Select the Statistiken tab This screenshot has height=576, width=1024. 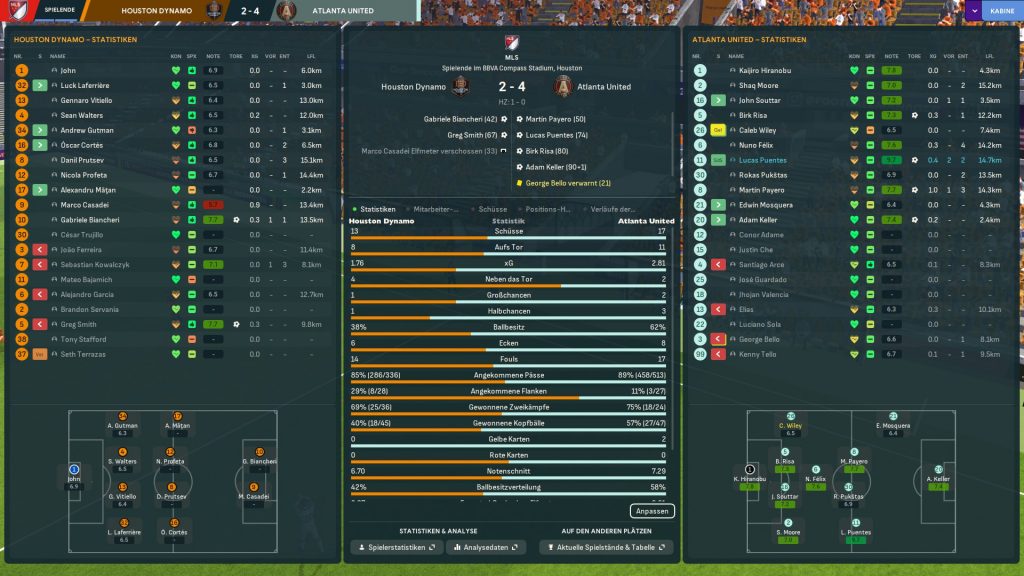point(376,209)
